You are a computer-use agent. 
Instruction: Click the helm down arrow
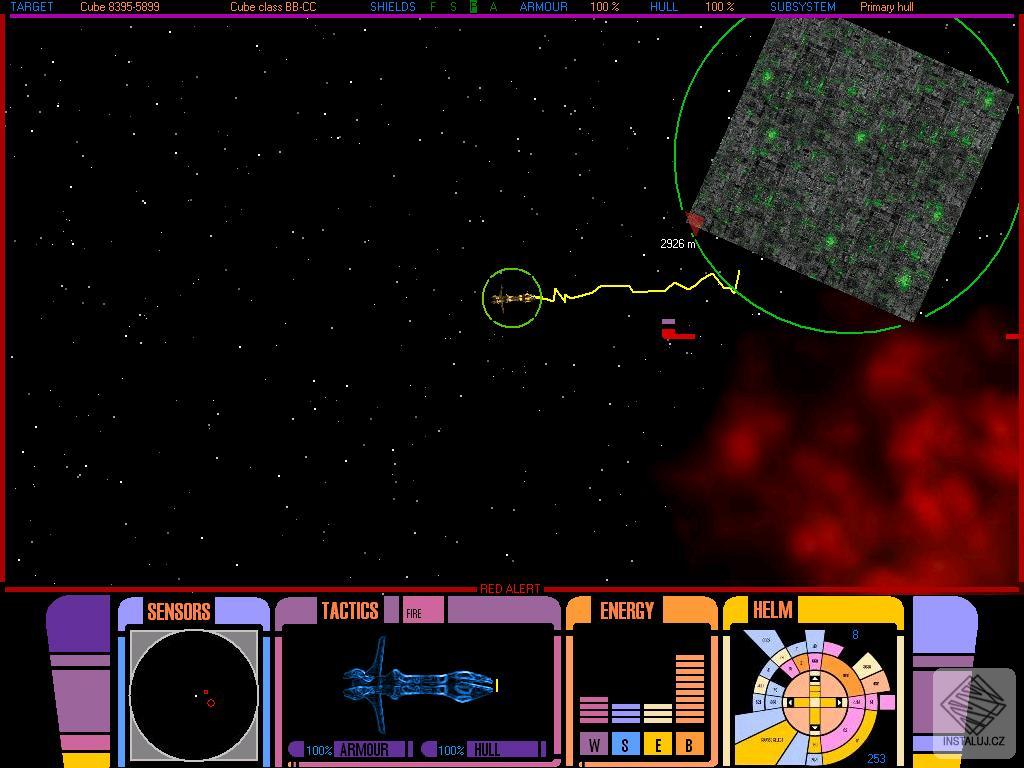(814, 725)
